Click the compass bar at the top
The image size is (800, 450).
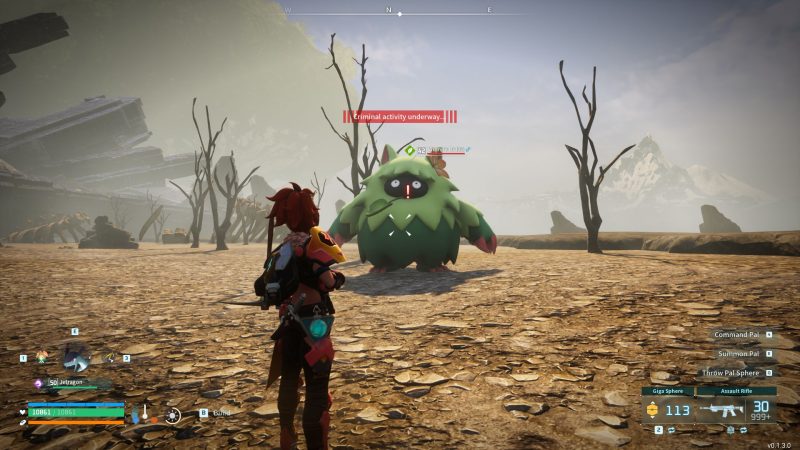click(x=400, y=12)
